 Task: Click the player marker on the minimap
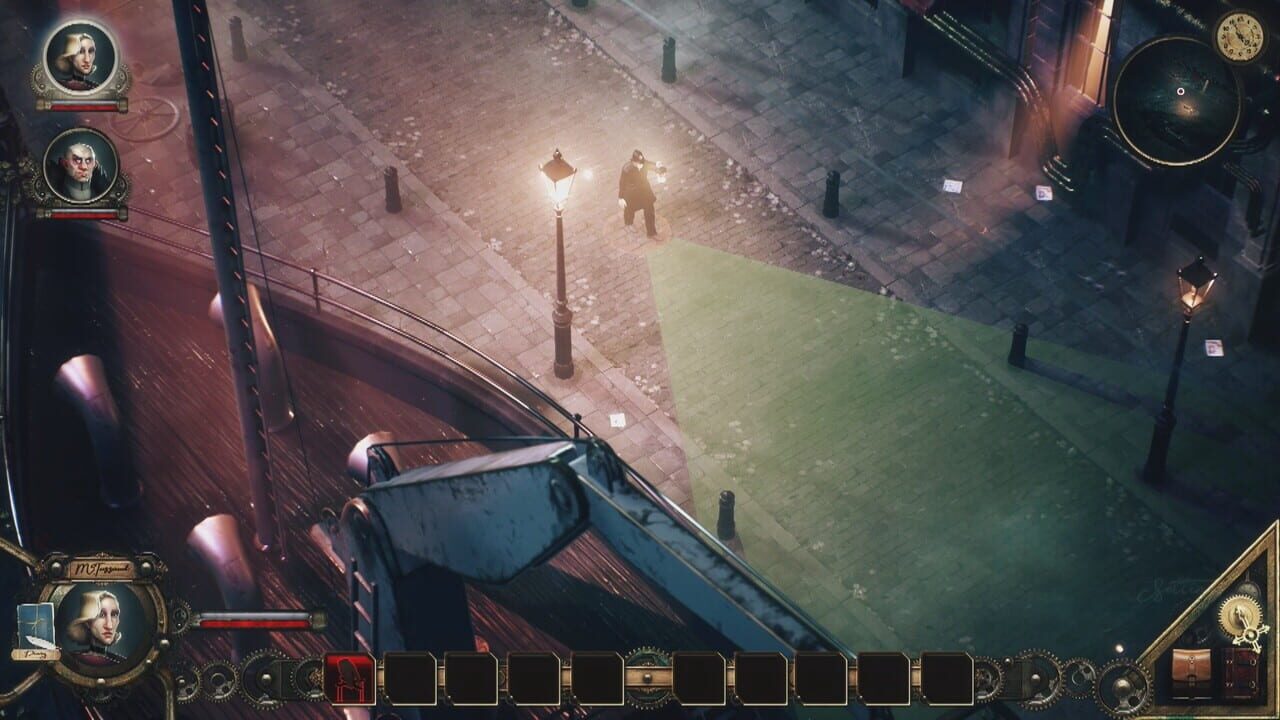[x=1180, y=91]
